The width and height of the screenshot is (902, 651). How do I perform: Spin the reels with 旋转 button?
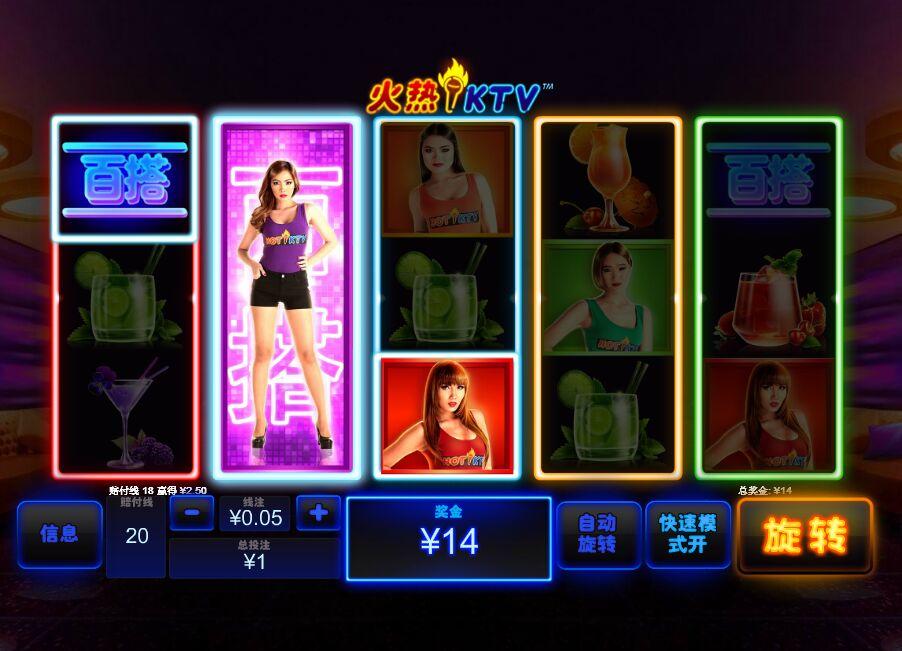804,536
